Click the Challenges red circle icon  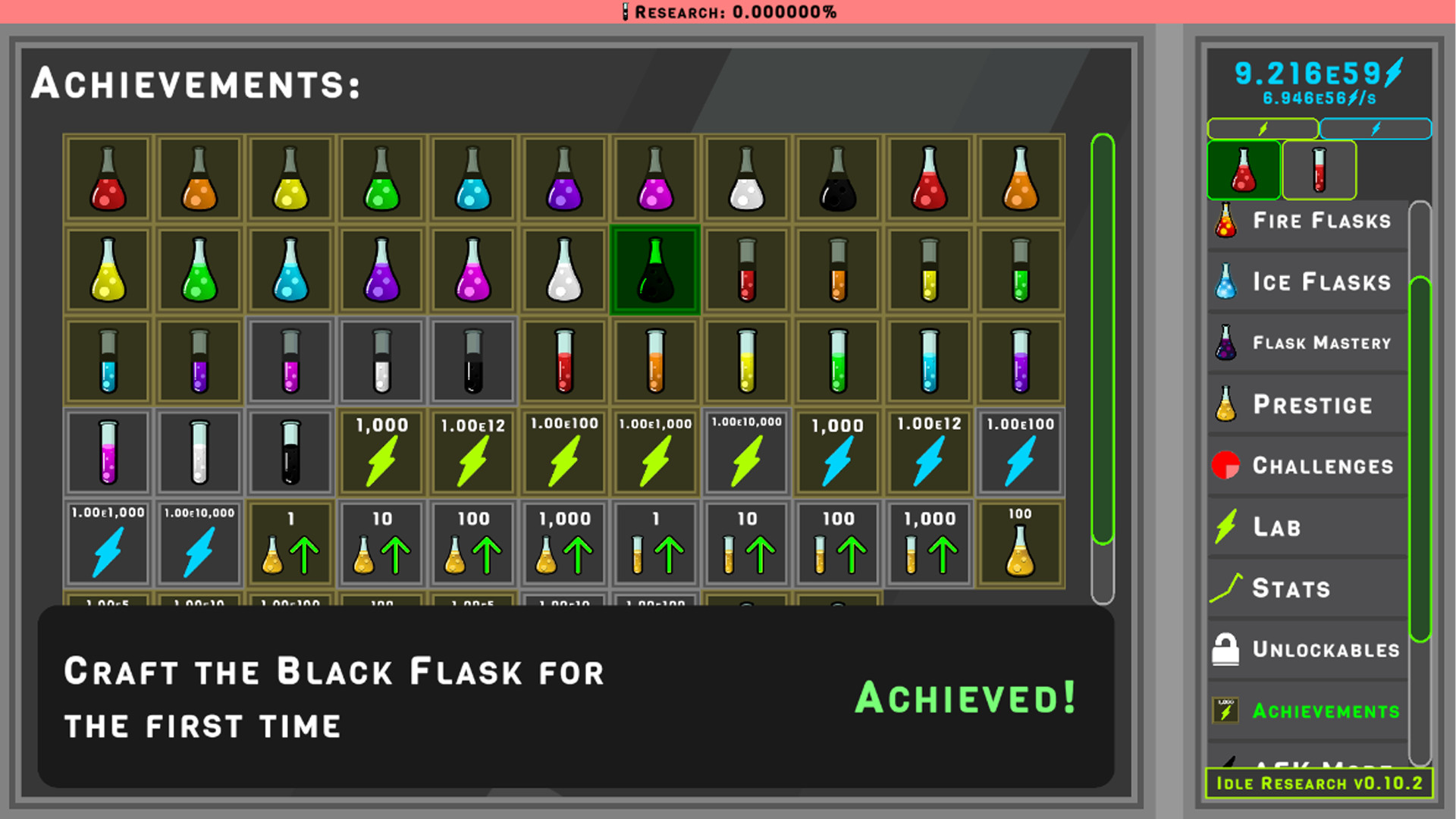coord(1227,465)
